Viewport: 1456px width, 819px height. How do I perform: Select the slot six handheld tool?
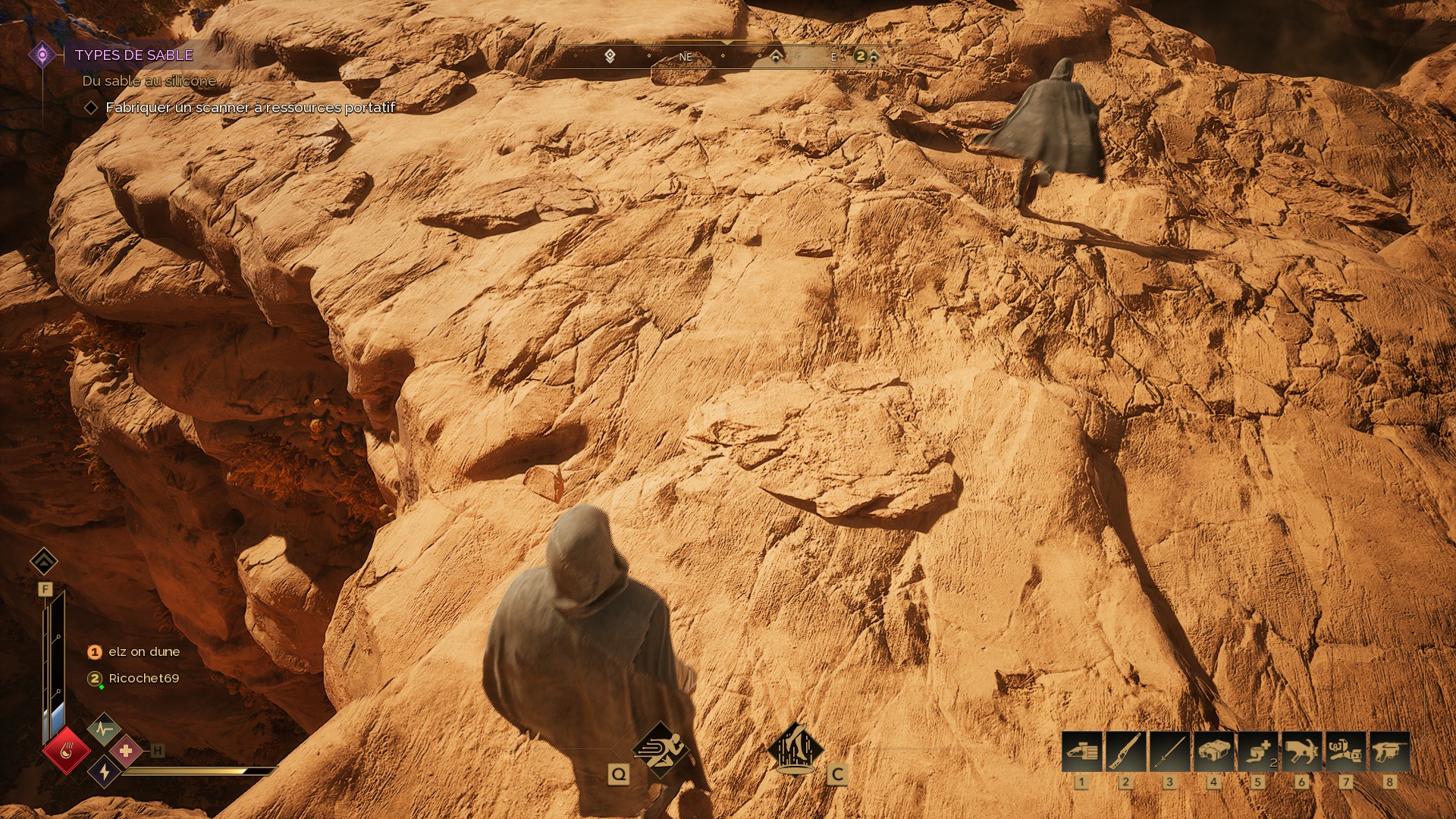coord(1301,752)
